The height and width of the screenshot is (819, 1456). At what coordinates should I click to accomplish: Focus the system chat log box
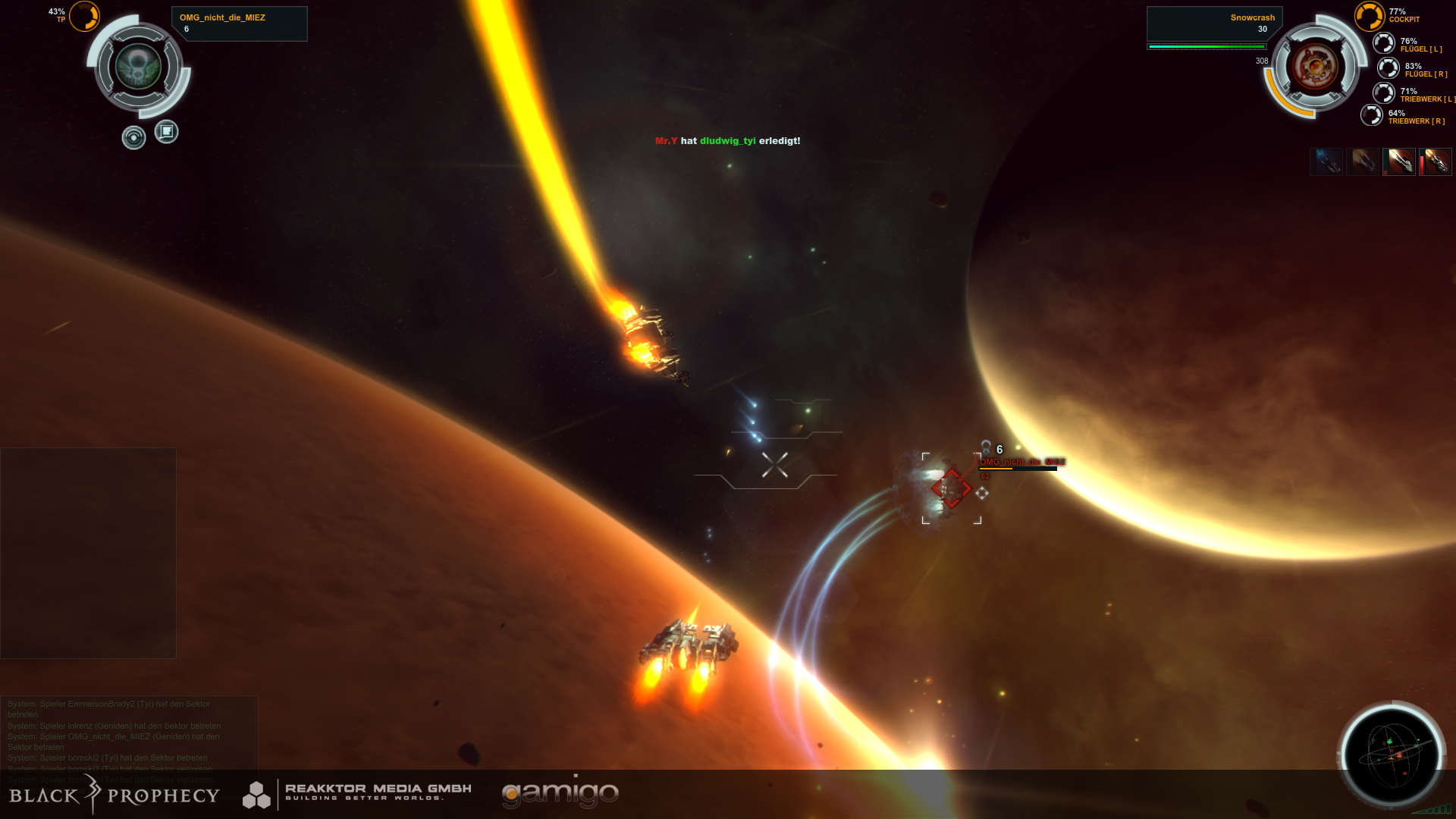129,736
